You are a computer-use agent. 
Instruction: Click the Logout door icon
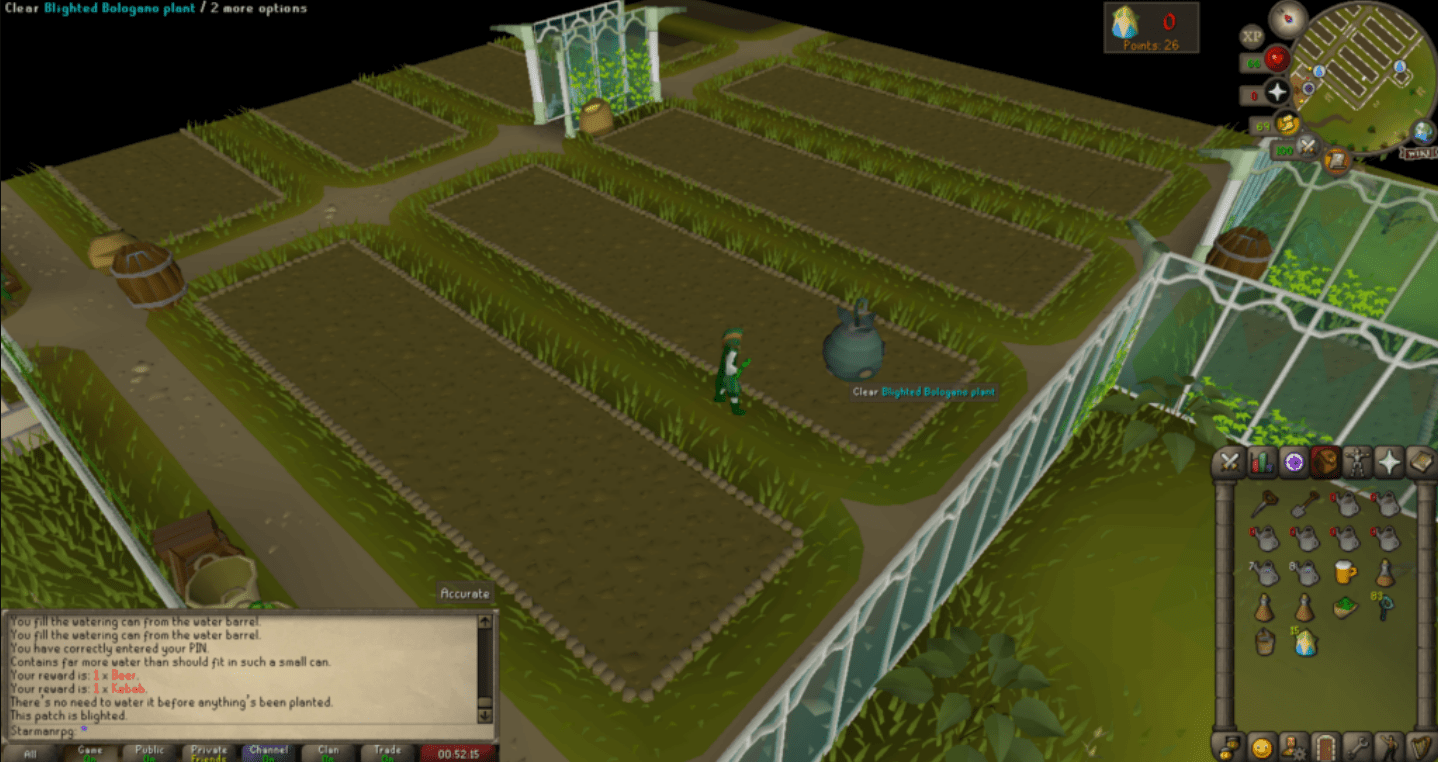tap(1326, 747)
